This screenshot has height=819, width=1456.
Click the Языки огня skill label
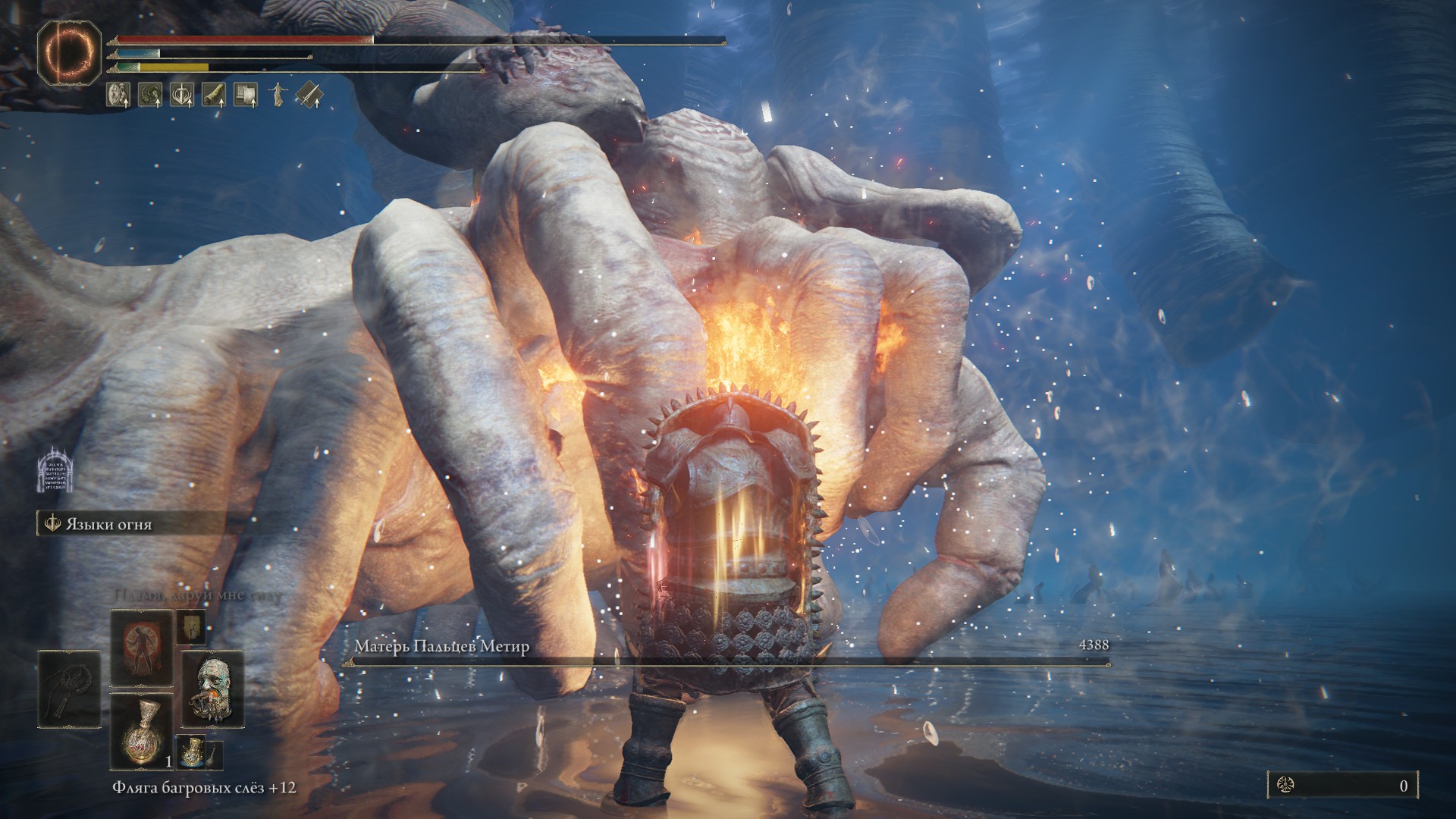tap(109, 524)
